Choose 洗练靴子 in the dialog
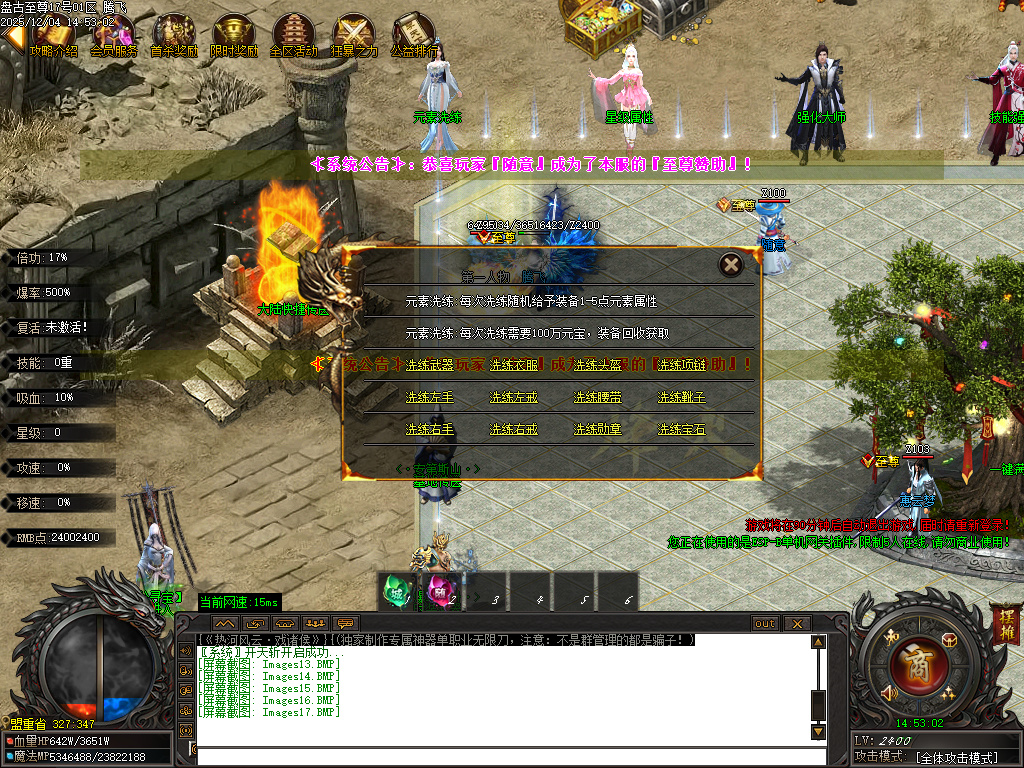 click(x=681, y=397)
